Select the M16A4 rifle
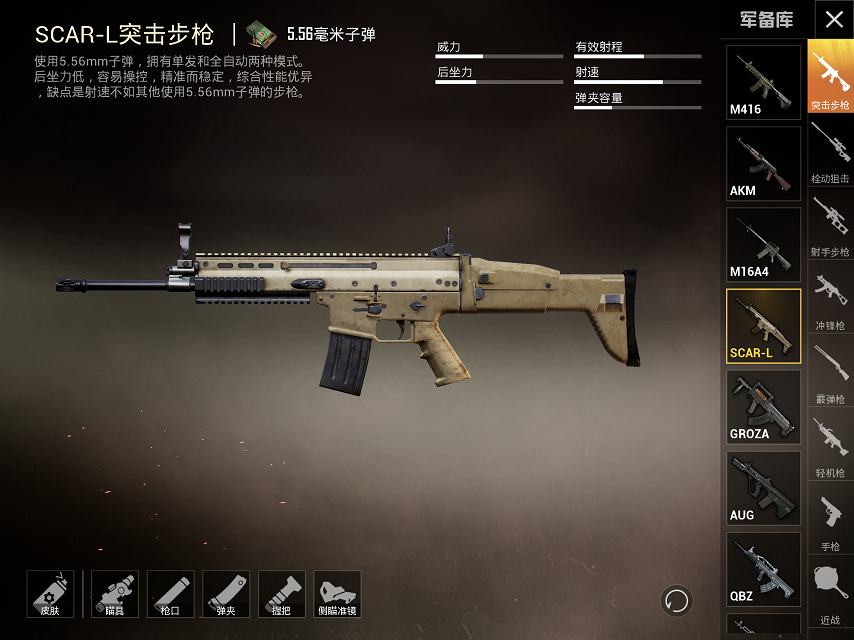 click(763, 244)
